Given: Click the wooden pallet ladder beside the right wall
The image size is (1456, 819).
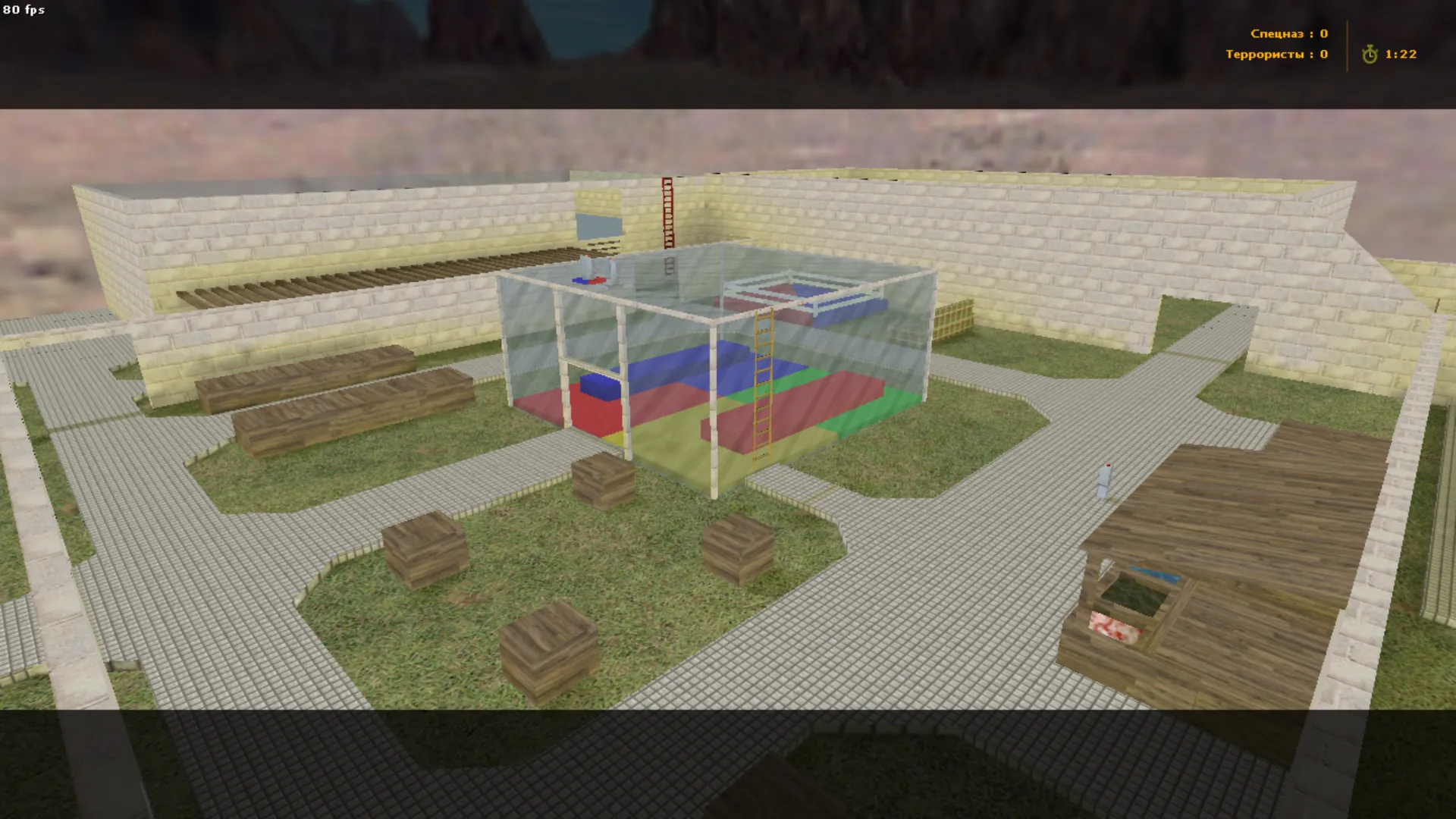Looking at the screenshot, I should point(952,318).
